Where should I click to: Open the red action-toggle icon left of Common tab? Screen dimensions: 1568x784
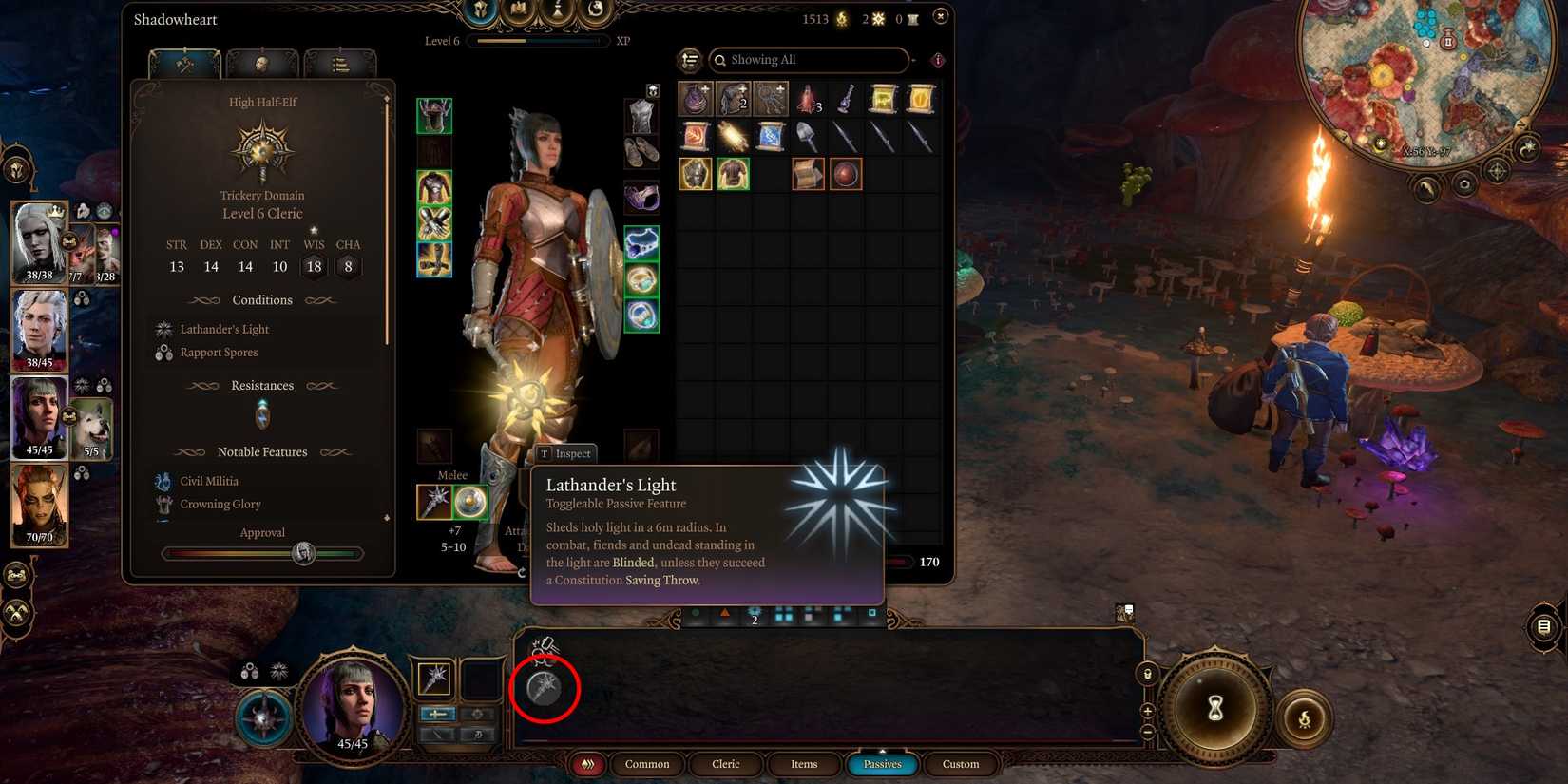click(x=587, y=763)
